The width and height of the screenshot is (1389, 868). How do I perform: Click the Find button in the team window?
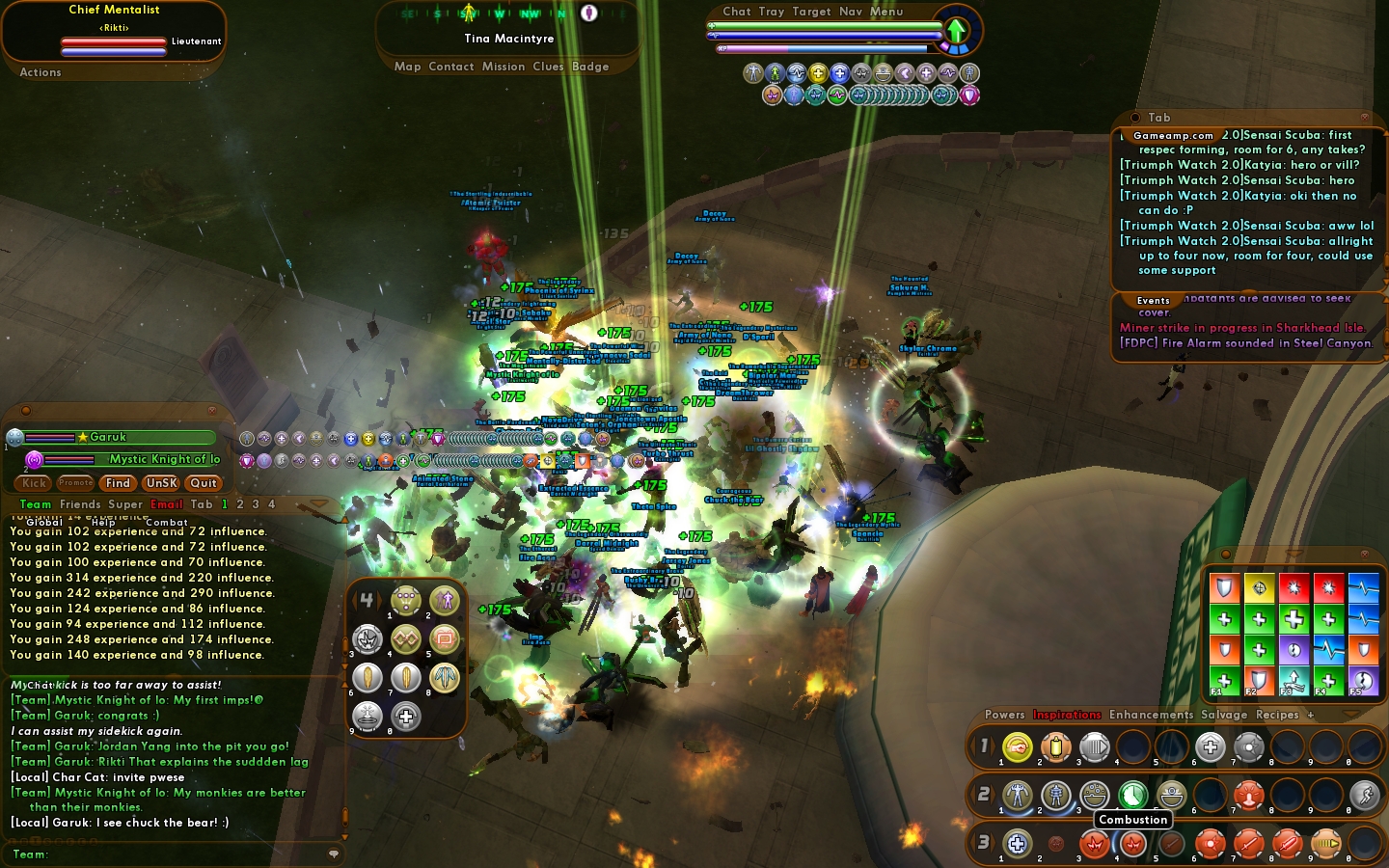(x=118, y=483)
